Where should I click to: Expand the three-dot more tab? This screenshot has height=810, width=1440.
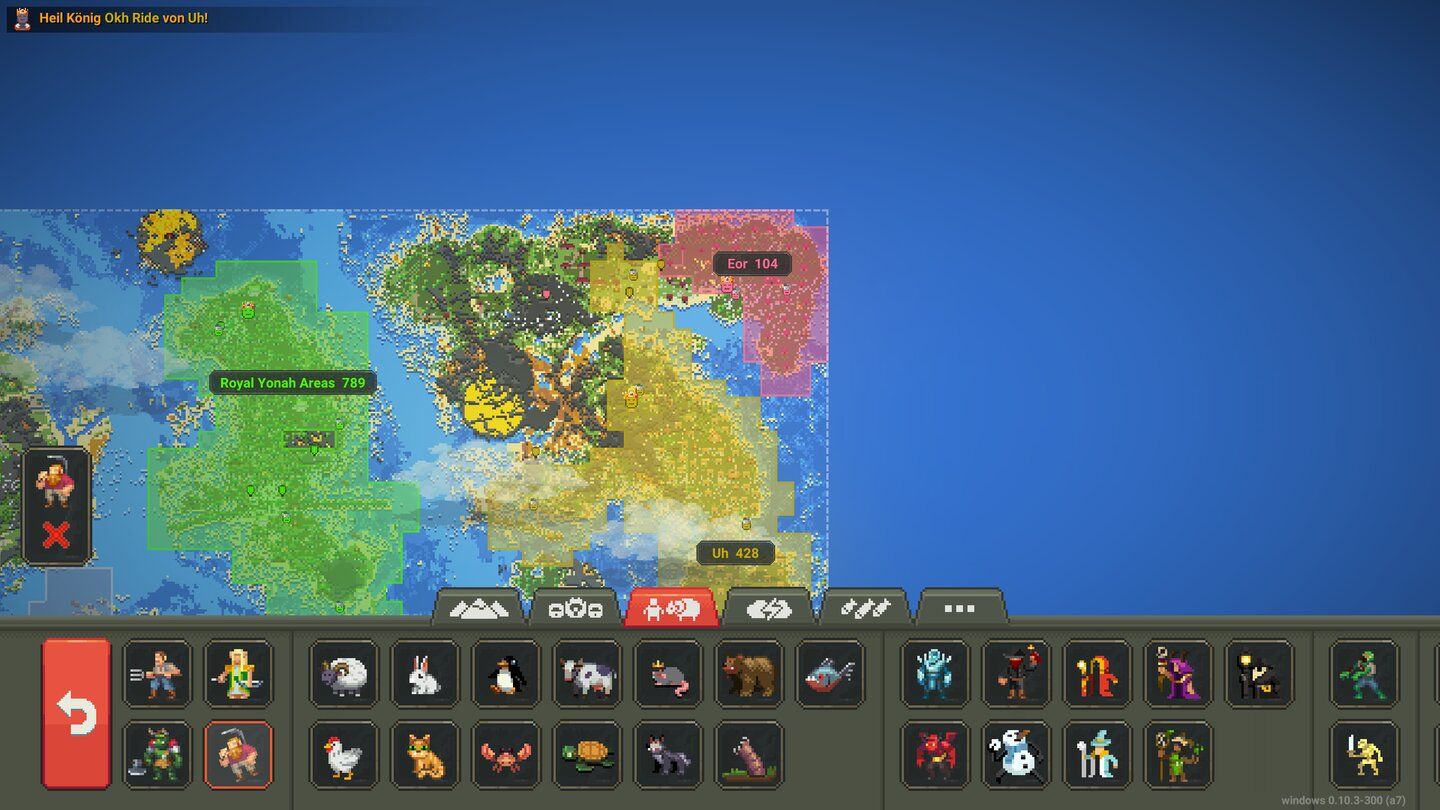tap(961, 606)
